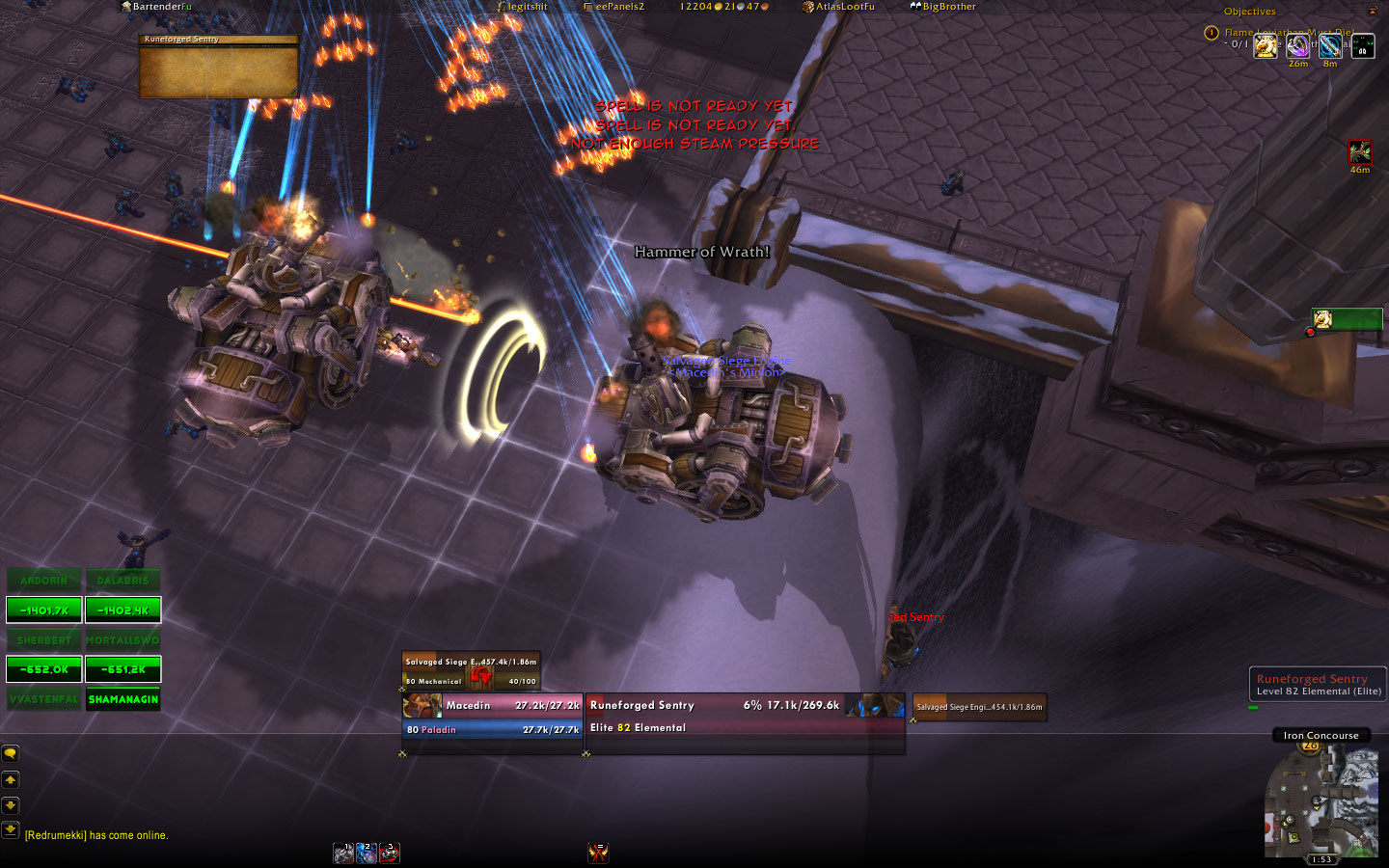Open the chat menu speech bubble button
This screenshot has height=868, width=1389.
[x=11, y=753]
